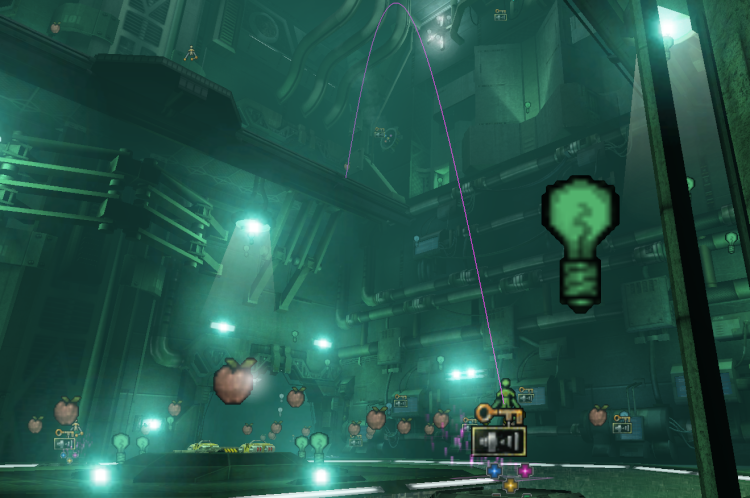The image size is (750, 498).
Task: Select the large green light bulb entity icon
Action: (581, 241)
